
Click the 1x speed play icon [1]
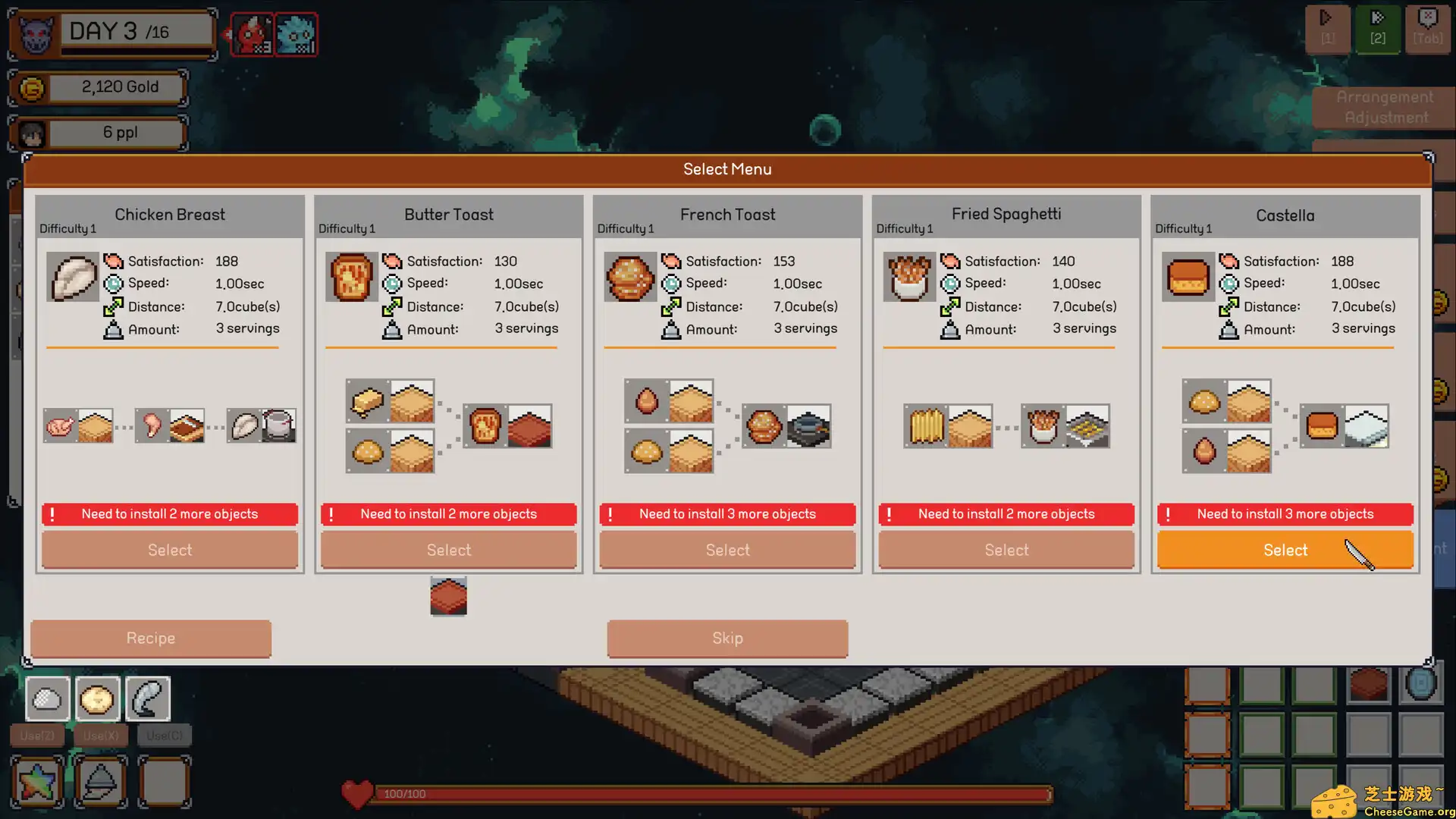pyautogui.click(x=1327, y=29)
